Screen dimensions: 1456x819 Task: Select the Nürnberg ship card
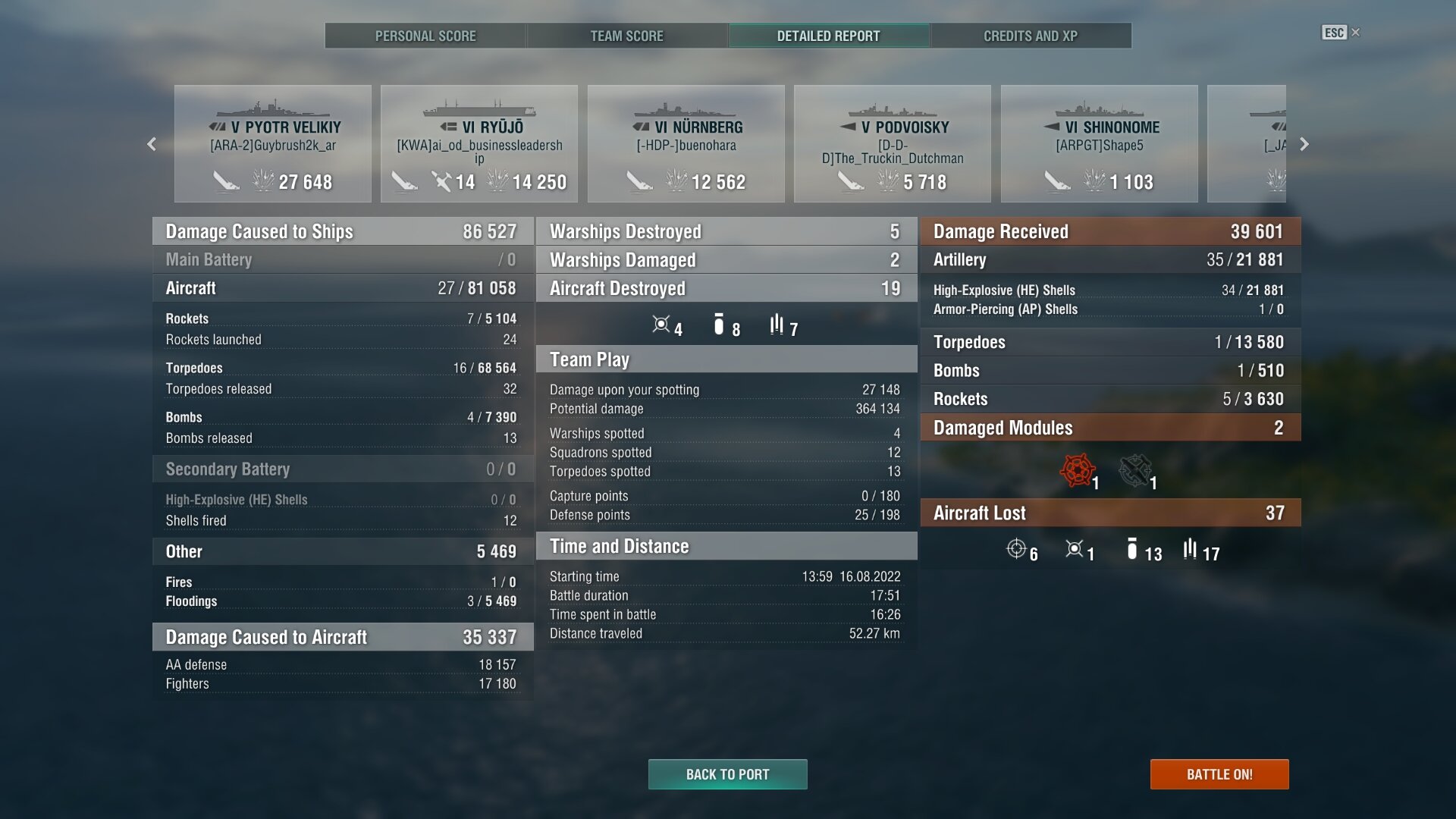pos(686,144)
